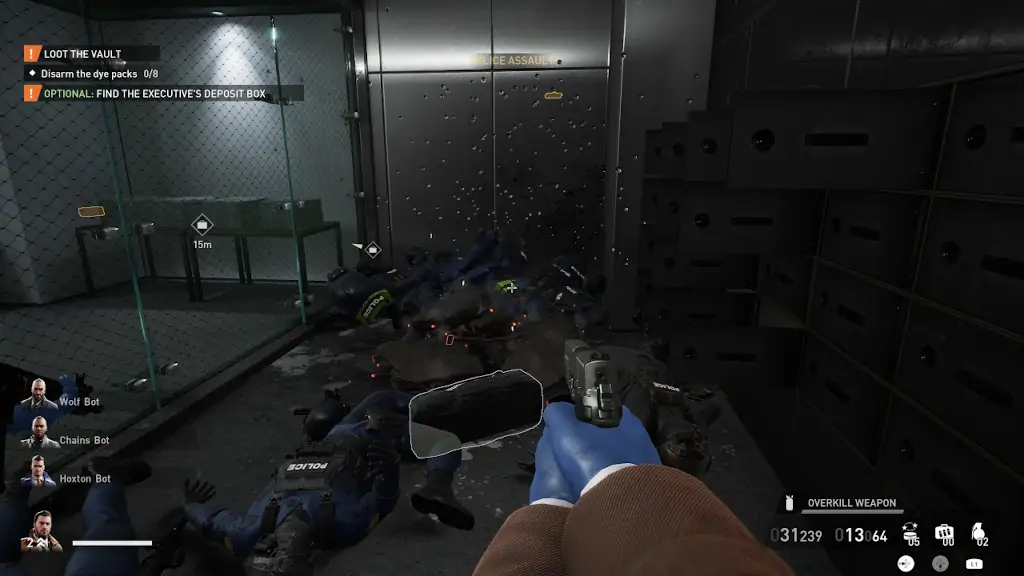Click your own player portrait
Screen dimensions: 1024x576
(x=44, y=531)
